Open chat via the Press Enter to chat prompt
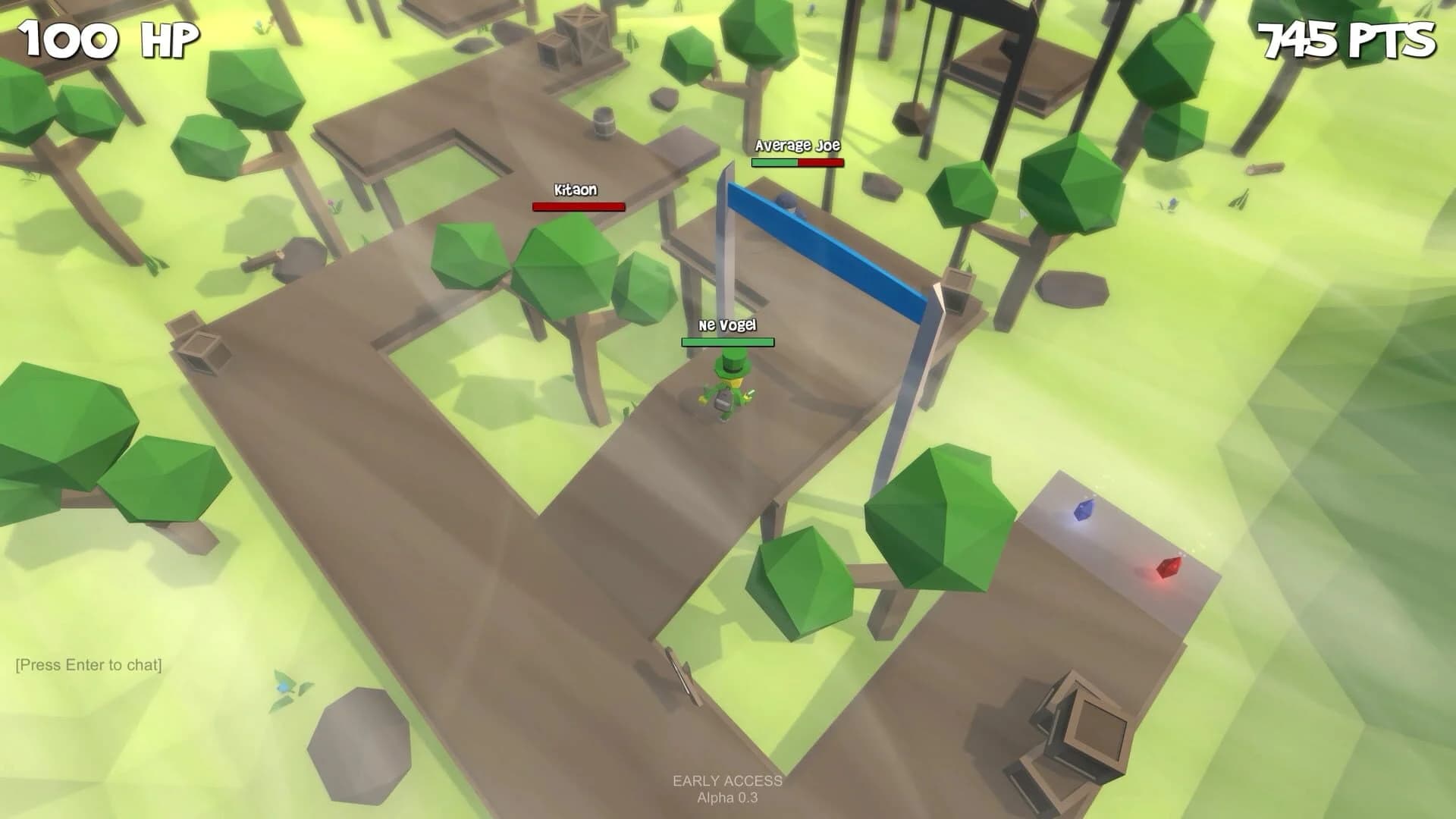The height and width of the screenshot is (819, 1456). [x=87, y=667]
